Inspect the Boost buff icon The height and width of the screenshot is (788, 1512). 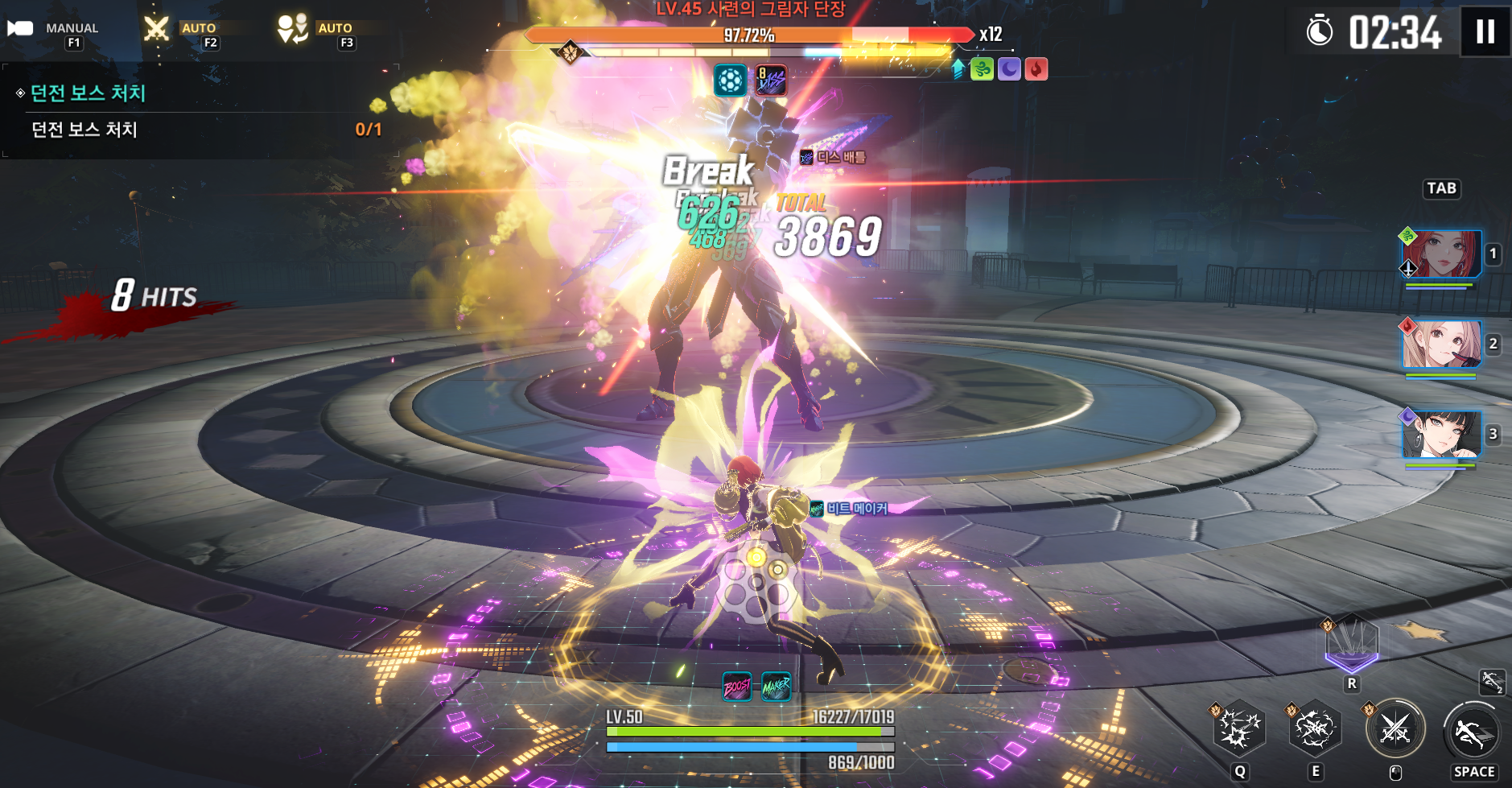pyautogui.click(x=737, y=687)
